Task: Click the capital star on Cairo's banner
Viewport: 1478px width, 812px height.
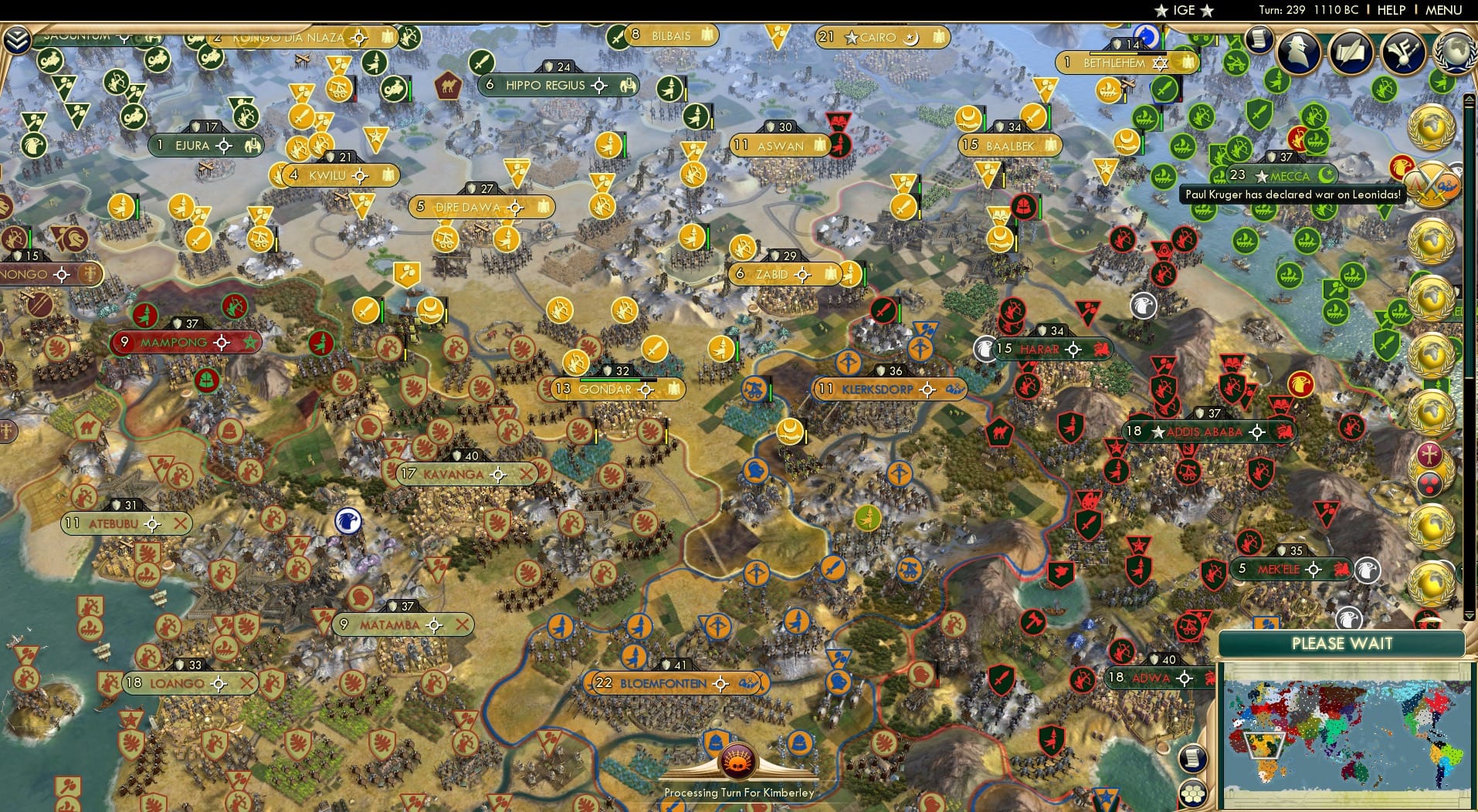Action: pos(849,37)
